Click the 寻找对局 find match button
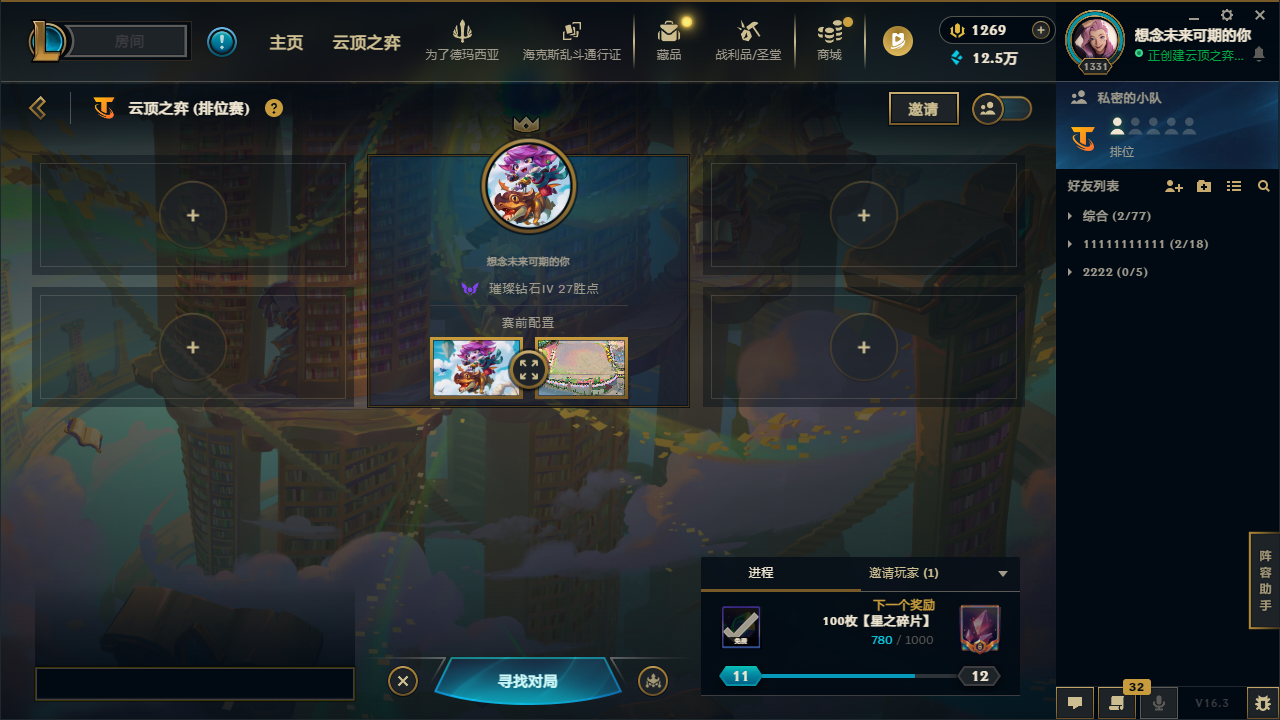1280x720 pixels. [x=528, y=680]
